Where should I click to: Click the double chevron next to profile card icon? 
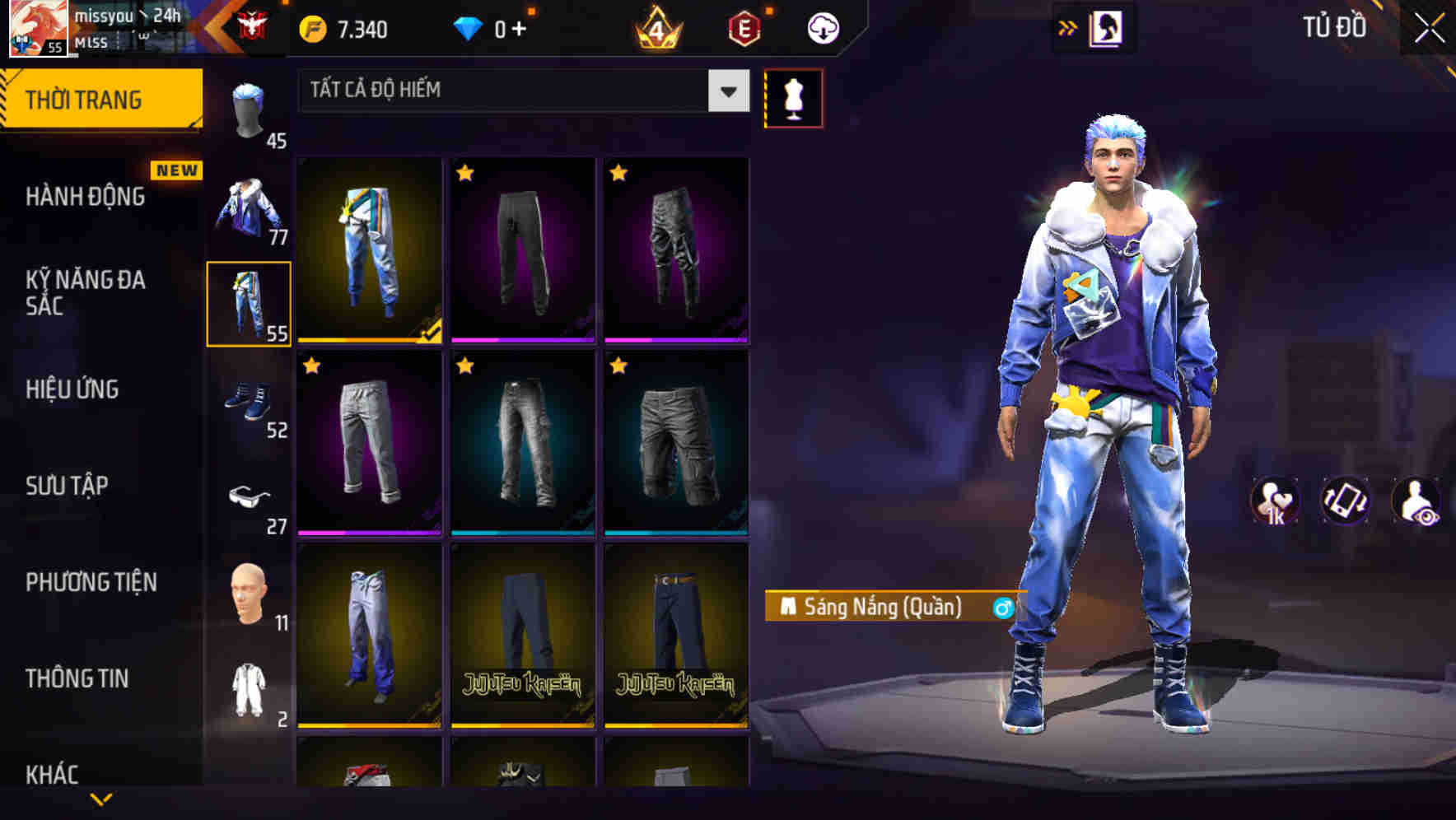[x=1067, y=27]
